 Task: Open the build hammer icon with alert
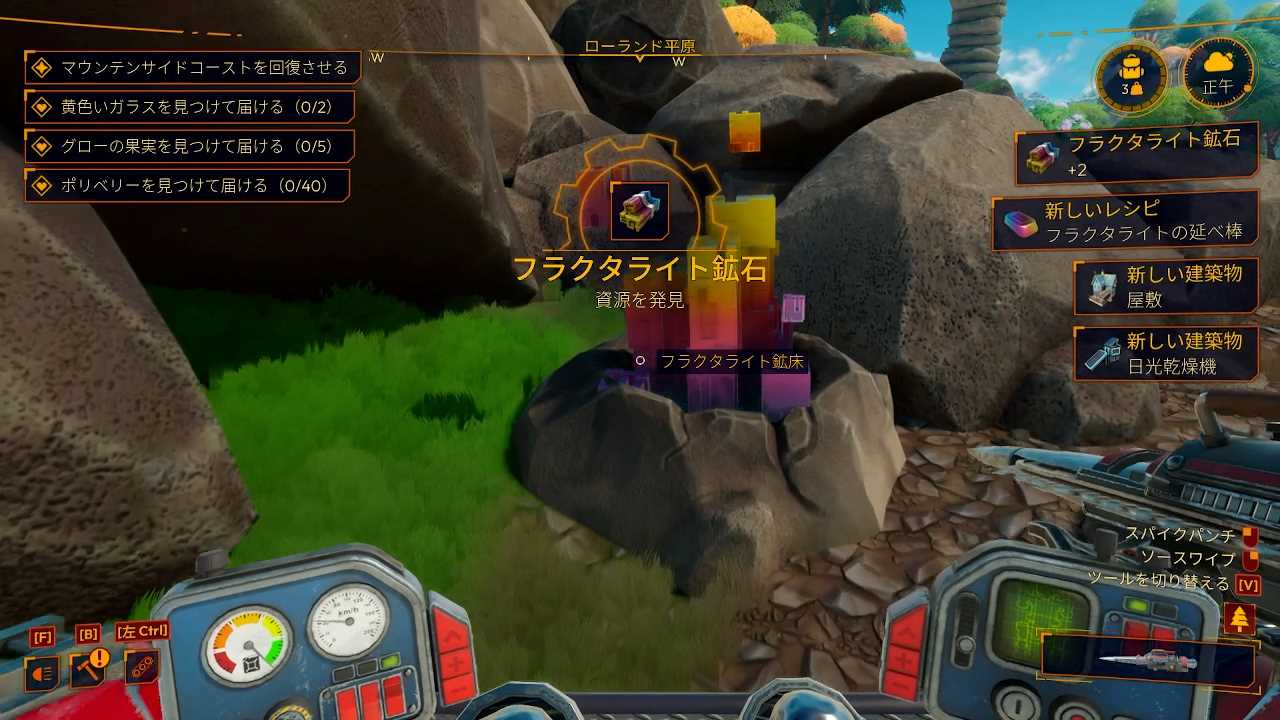point(88,671)
